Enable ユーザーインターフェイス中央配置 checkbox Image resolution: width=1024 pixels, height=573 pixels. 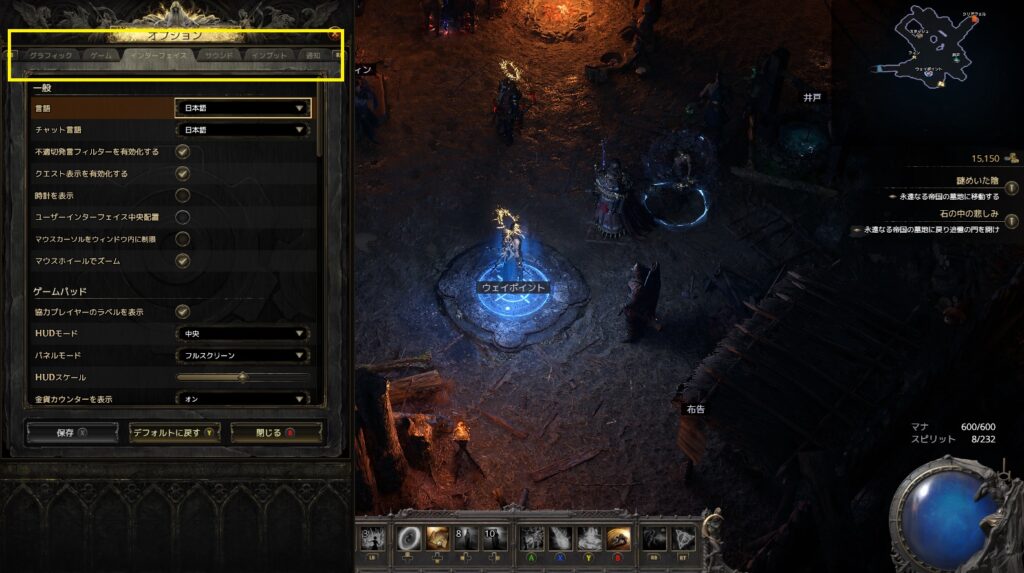coord(183,217)
